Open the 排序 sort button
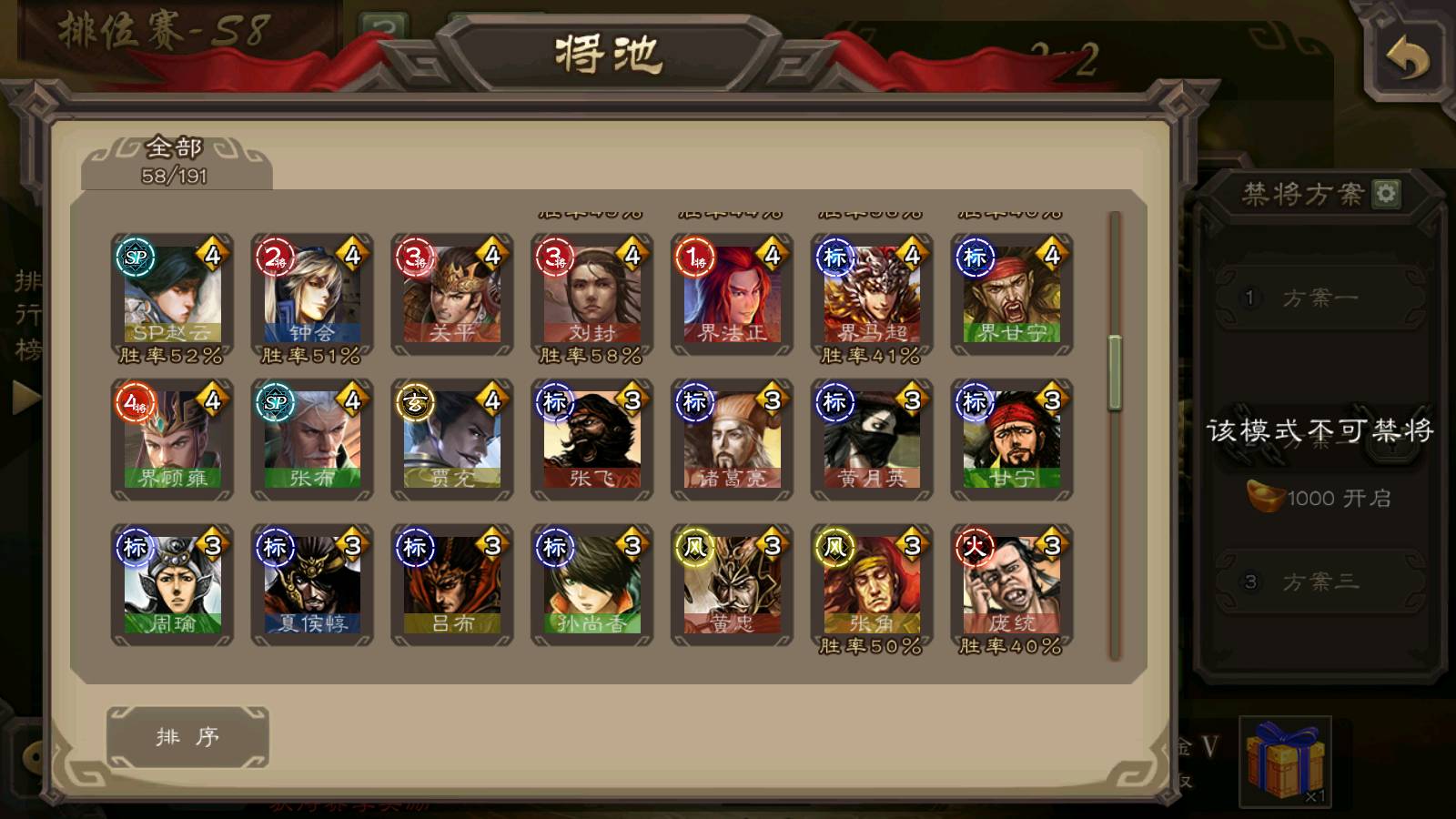Image resolution: width=1456 pixels, height=819 pixels. tap(187, 737)
